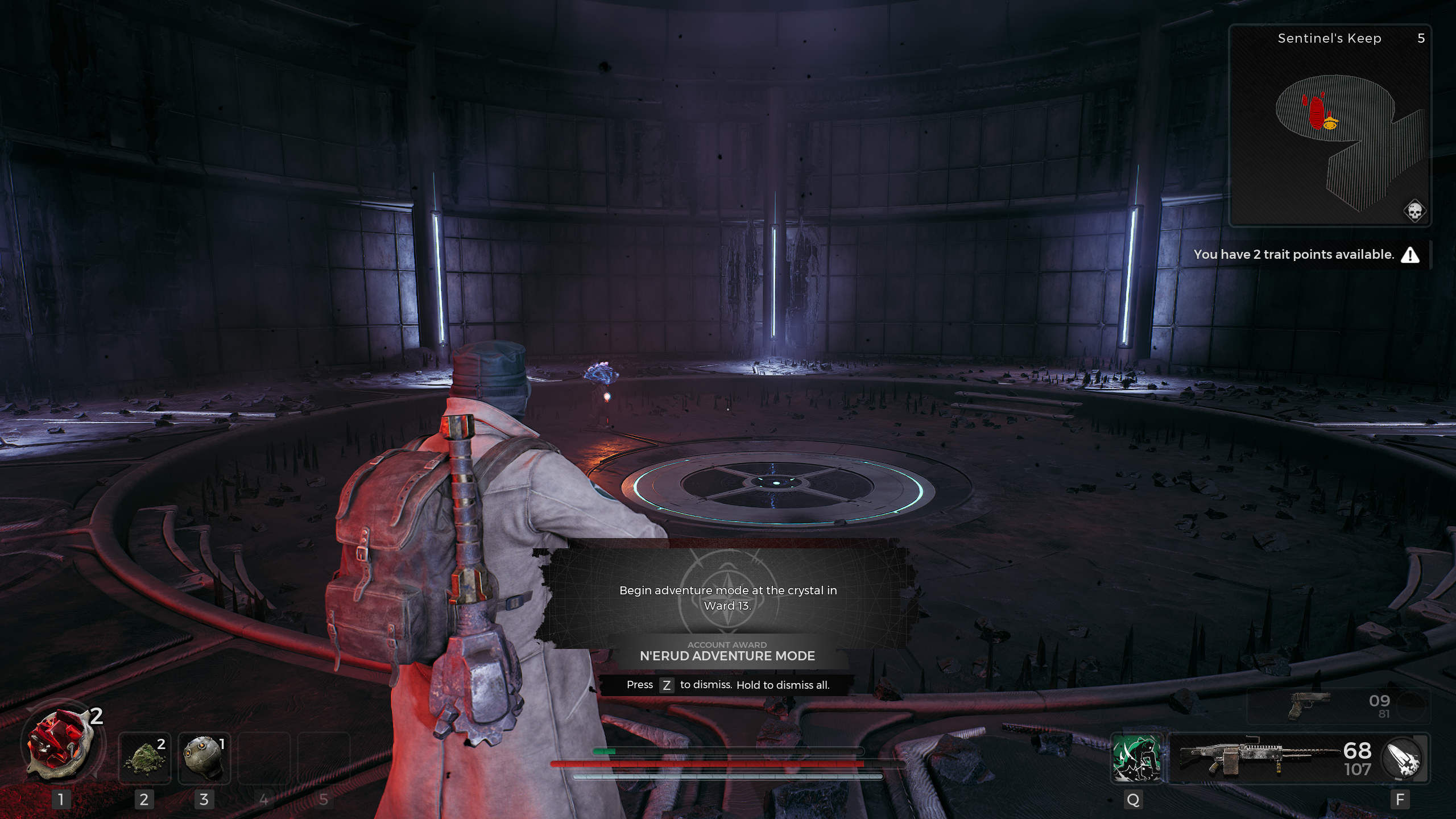Activate the weapon mod icon
Screen dimensions: 1456x819
click(1403, 758)
